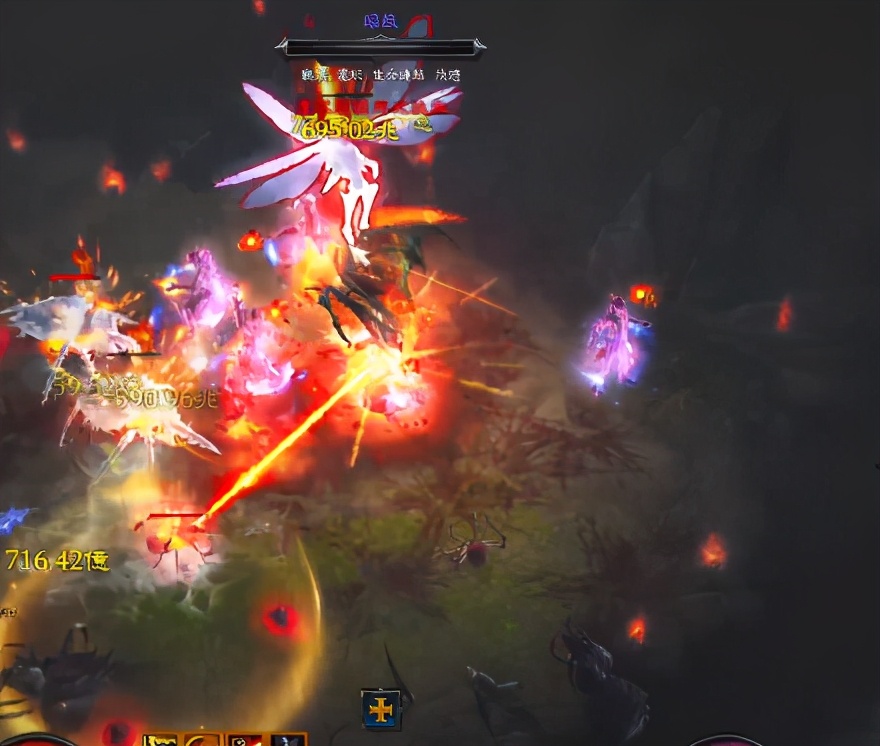The height and width of the screenshot is (746, 880).
Task: Trigger the red-streaked skill icon
Action: [x=245, y=740]
